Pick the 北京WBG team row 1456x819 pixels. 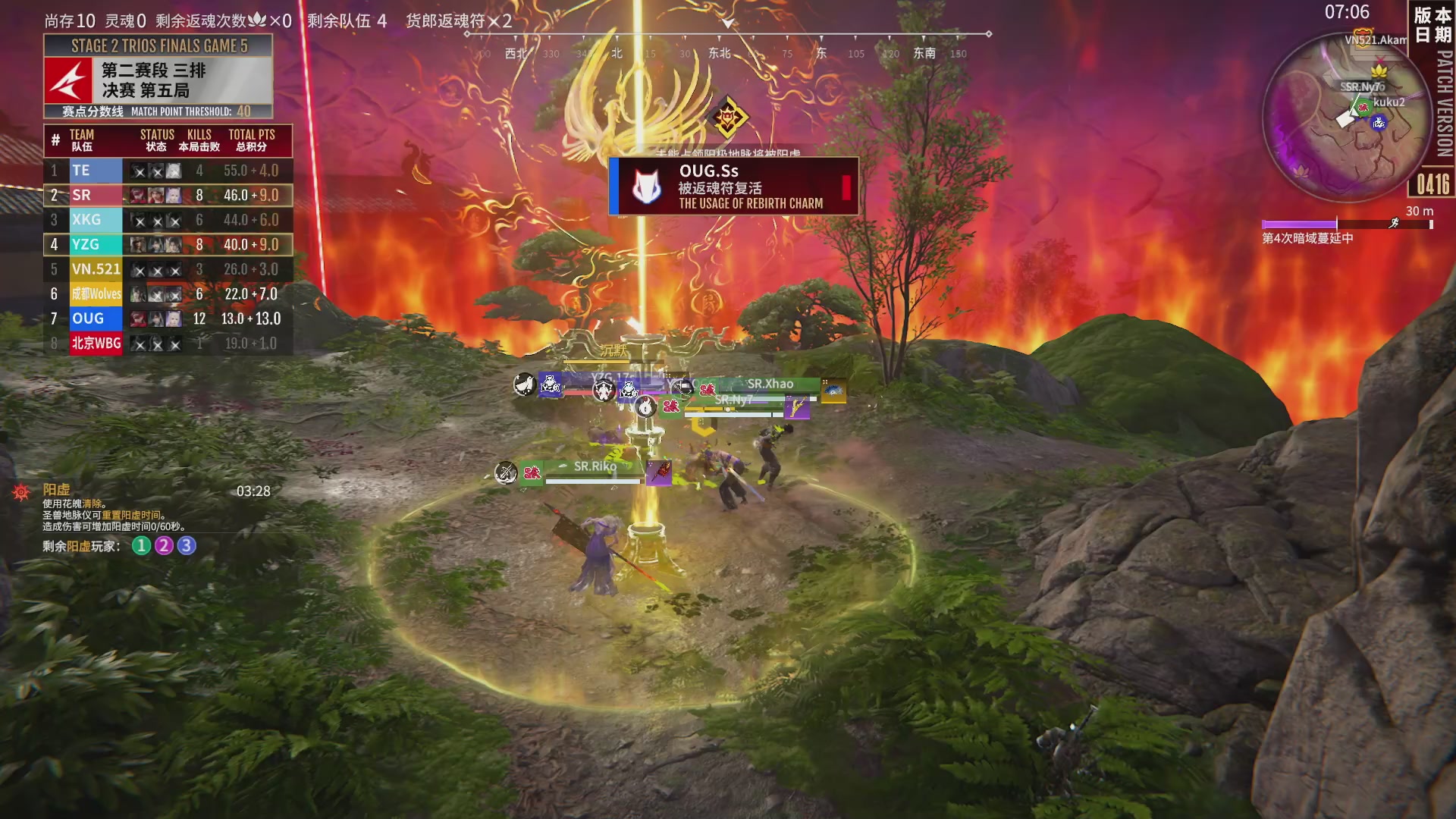[x=168, y=344]
